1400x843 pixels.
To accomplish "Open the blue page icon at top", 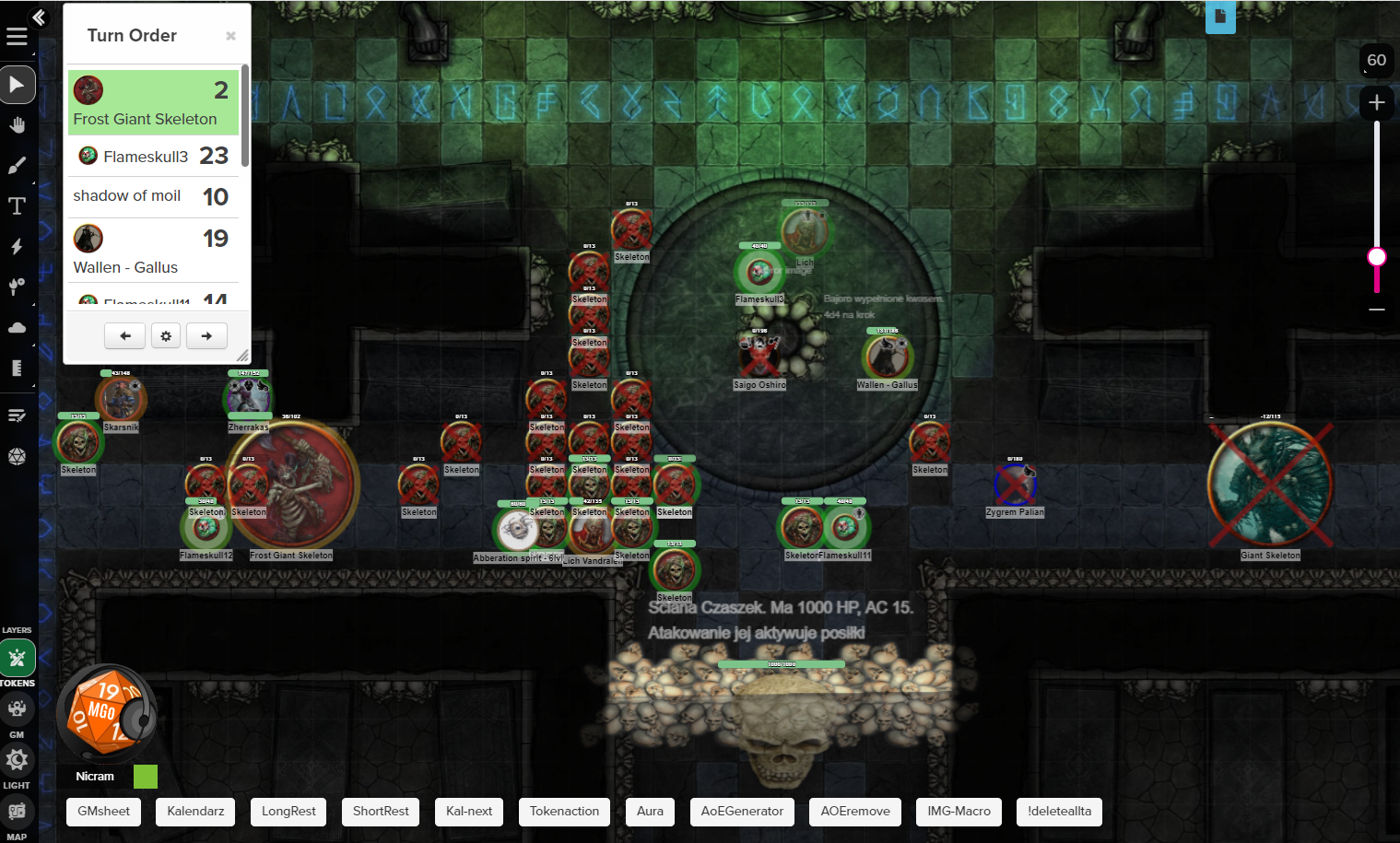I will pos(1220,17).
